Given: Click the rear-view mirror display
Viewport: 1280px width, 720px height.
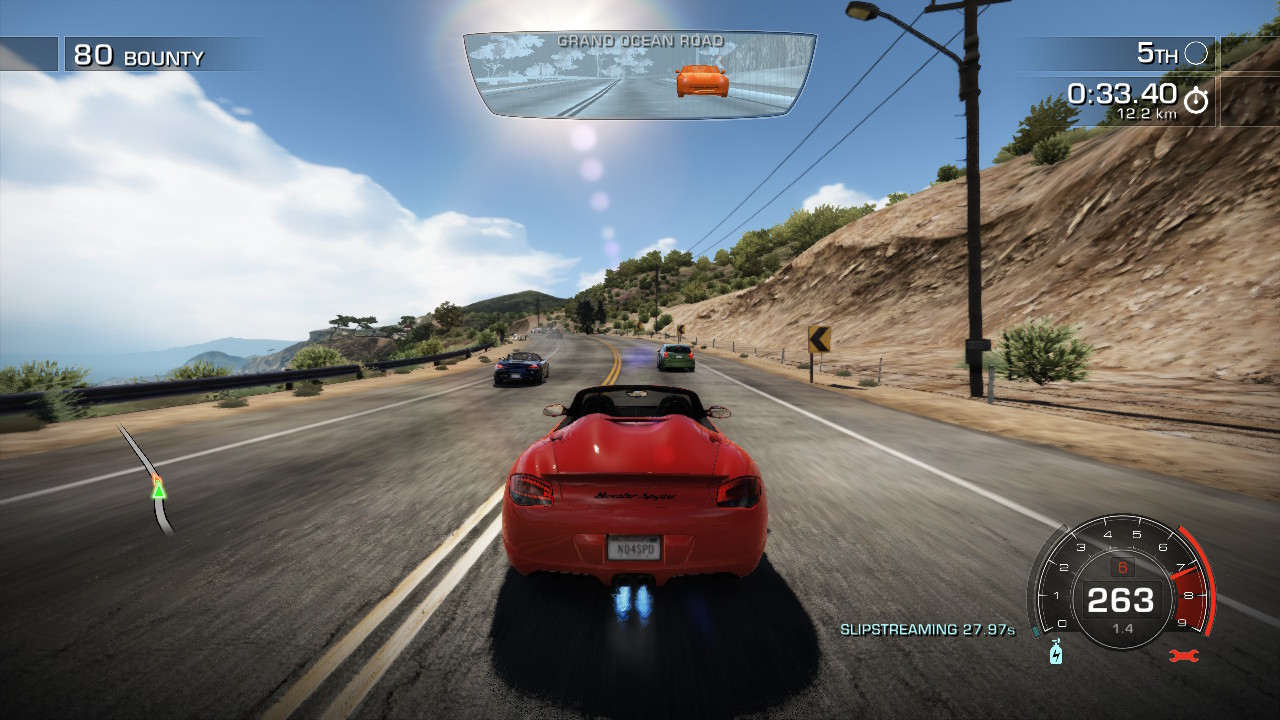Looking at the screenshot, I should pyautogui.click(x=640, y=76).
